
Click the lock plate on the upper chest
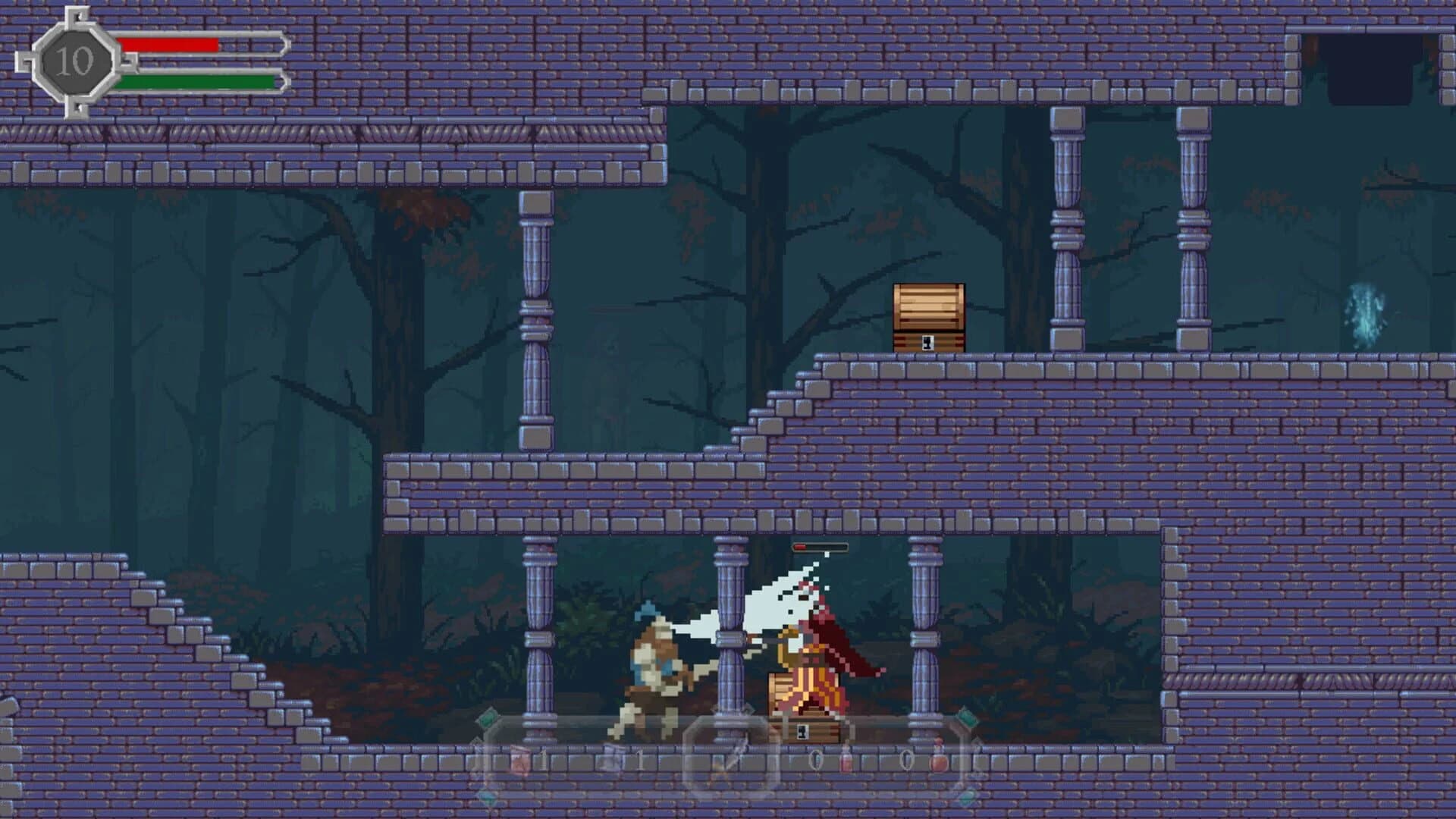coord(927,344)
